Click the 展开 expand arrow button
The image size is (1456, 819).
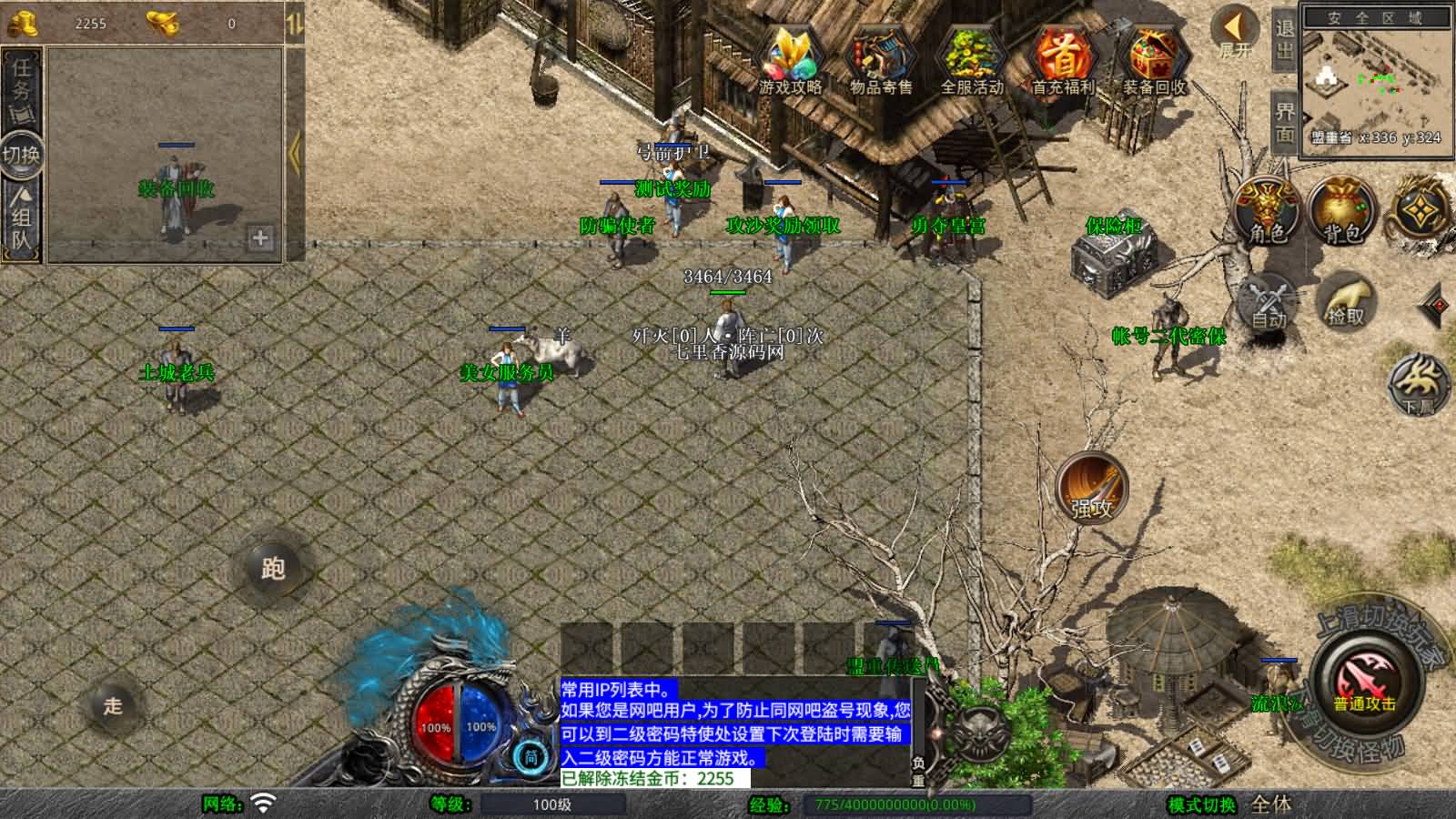coord(1235,31)
